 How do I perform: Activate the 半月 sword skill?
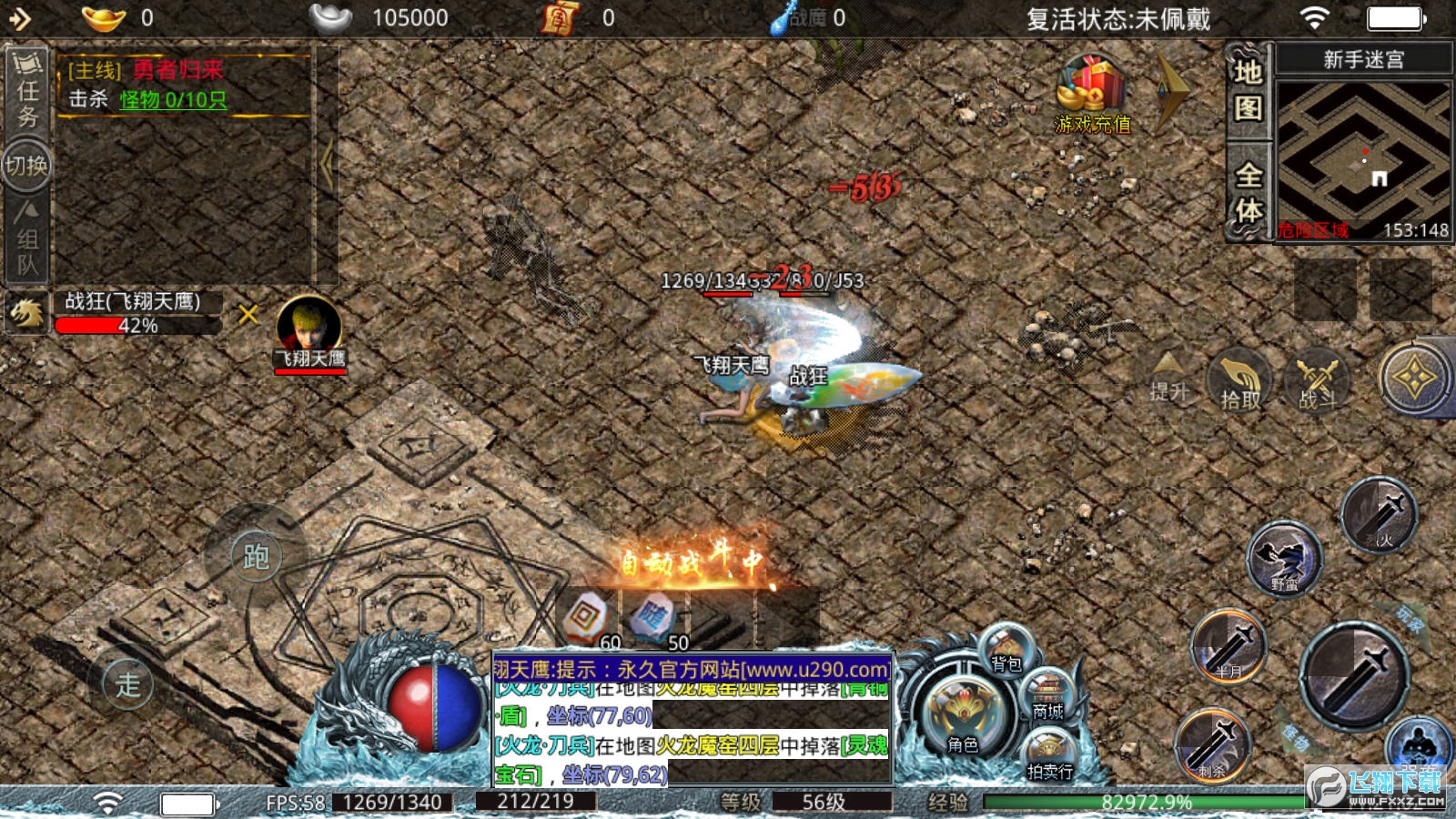[x=1229, y=646]
